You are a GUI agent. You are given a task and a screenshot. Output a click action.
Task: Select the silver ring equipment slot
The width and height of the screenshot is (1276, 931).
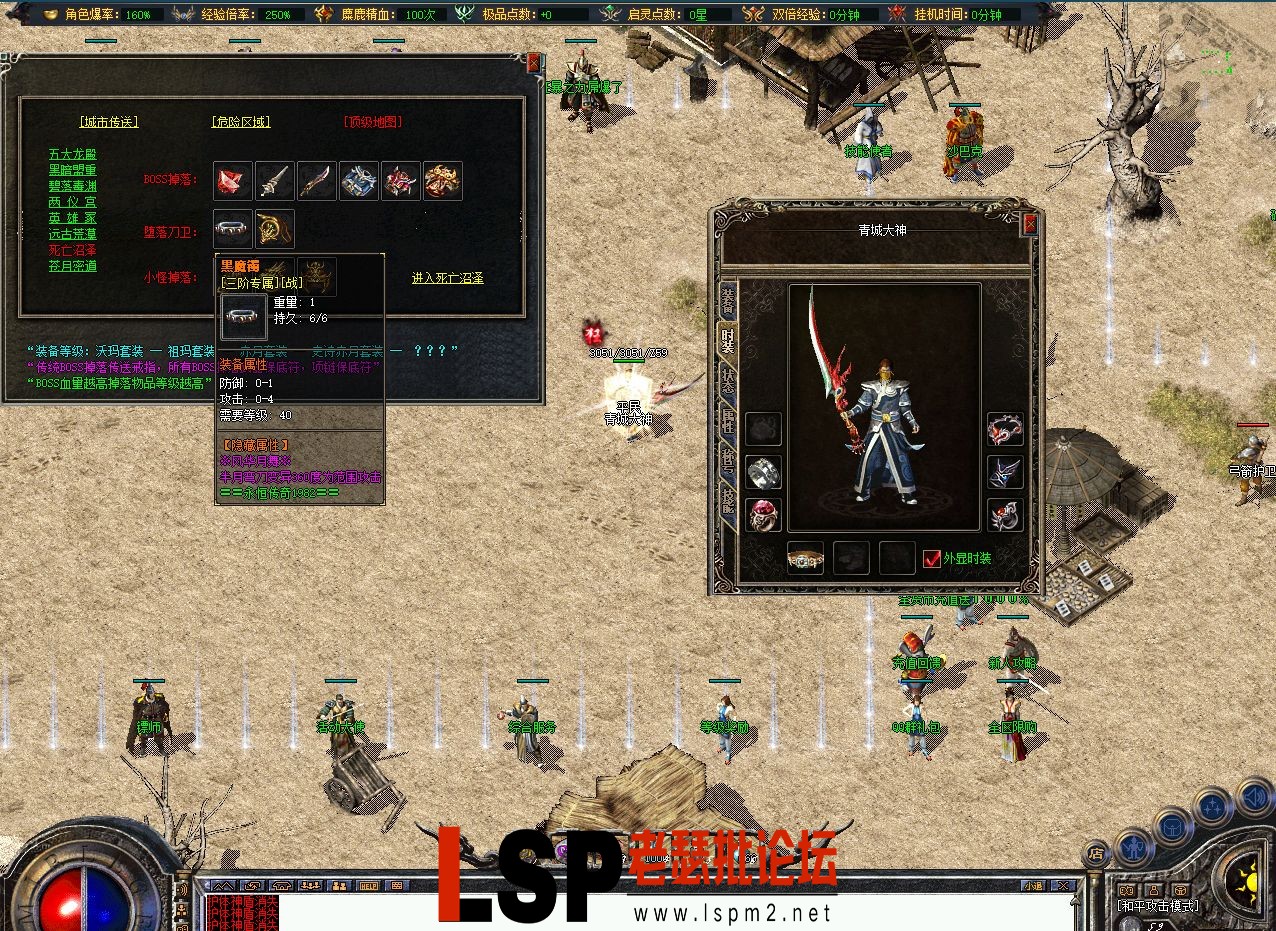763,472
